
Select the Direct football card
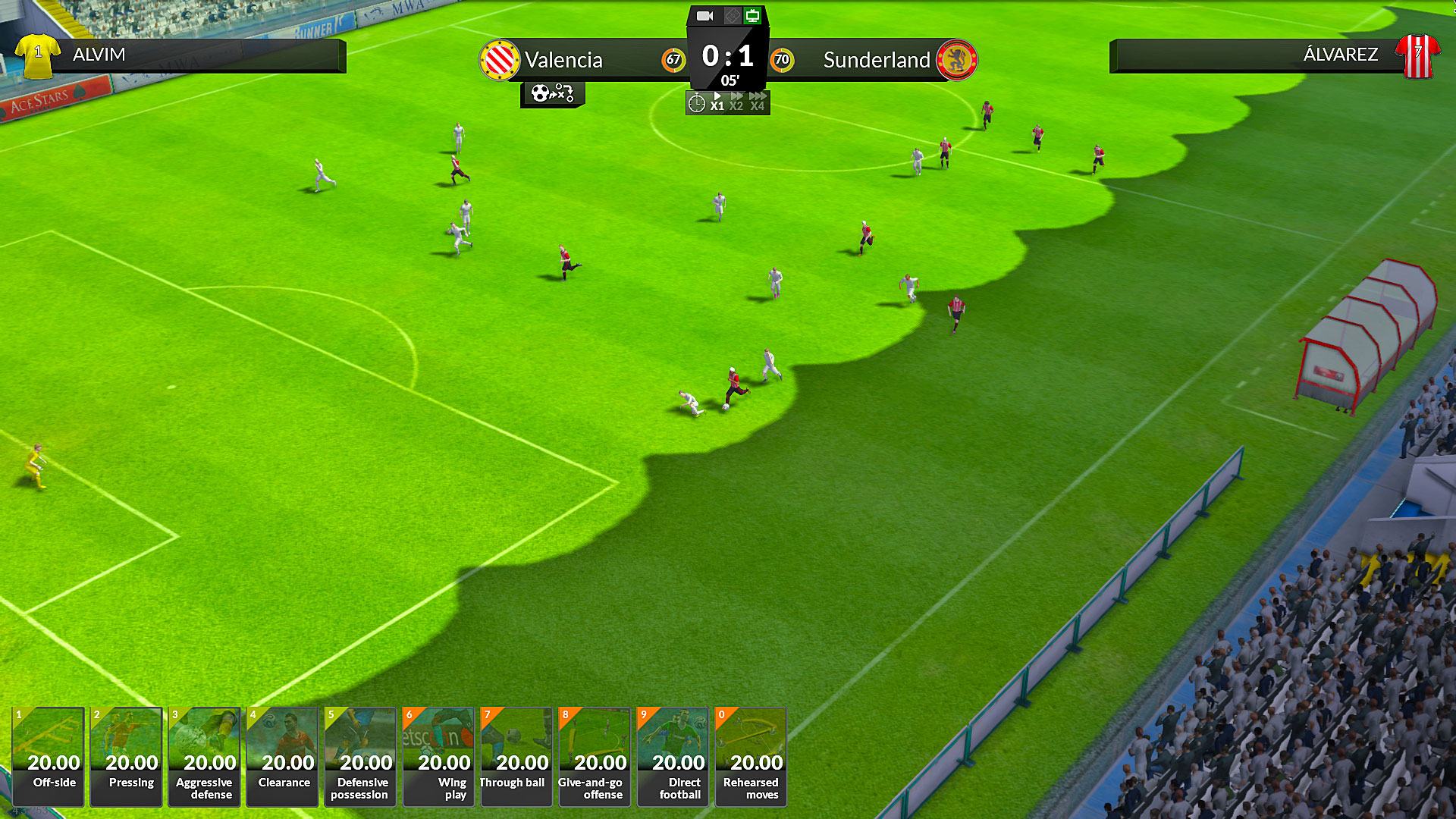click(673, 756)
